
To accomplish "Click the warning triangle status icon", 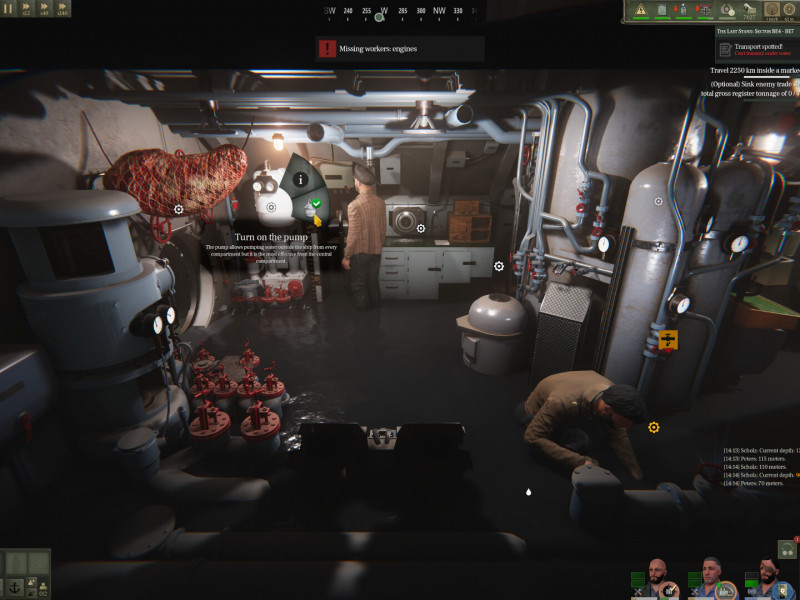I will (x=640, y=11).
